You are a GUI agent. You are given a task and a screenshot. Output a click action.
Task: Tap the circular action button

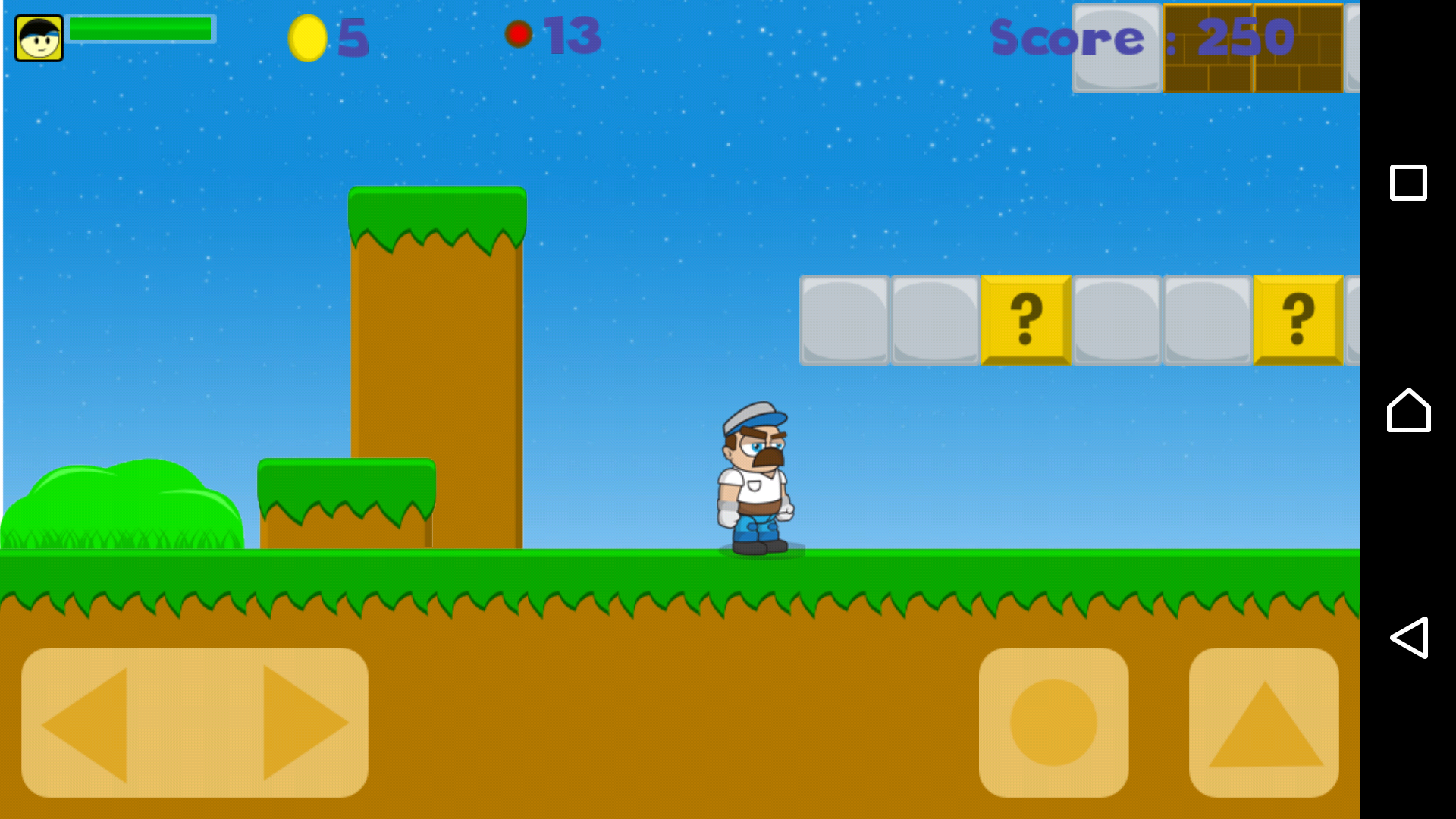tap(1053, 722)
